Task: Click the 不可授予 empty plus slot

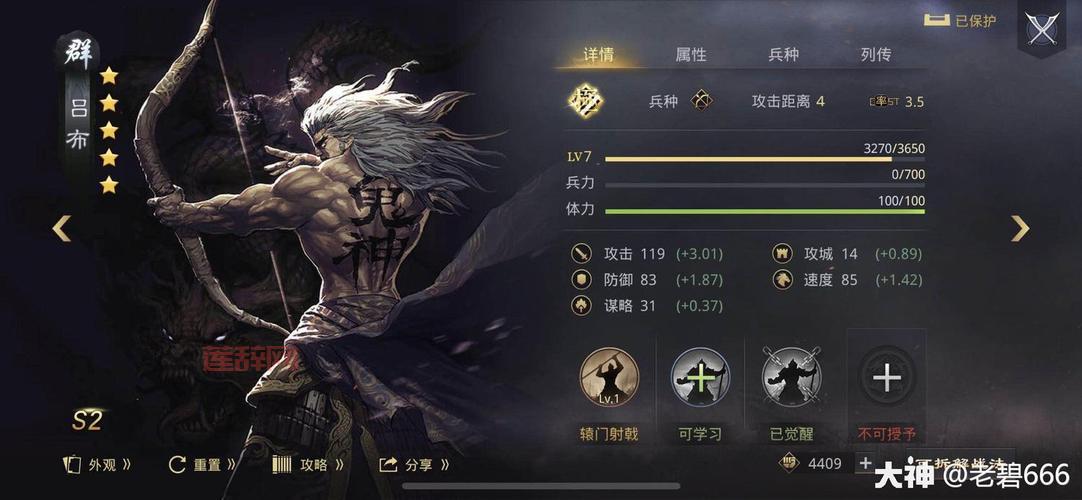Action: point(887,378)
